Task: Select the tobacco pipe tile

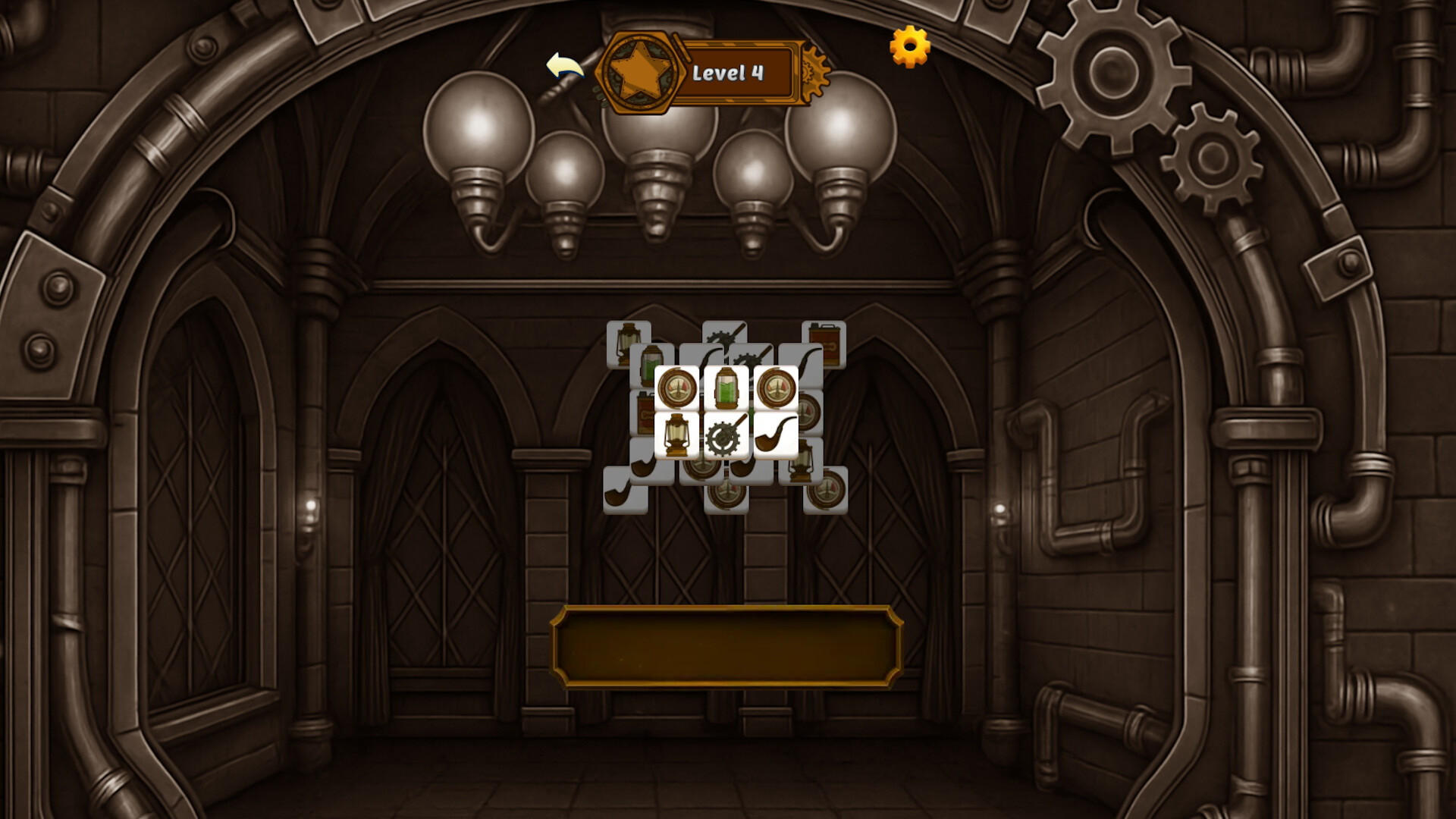Action: pos(777,435)
